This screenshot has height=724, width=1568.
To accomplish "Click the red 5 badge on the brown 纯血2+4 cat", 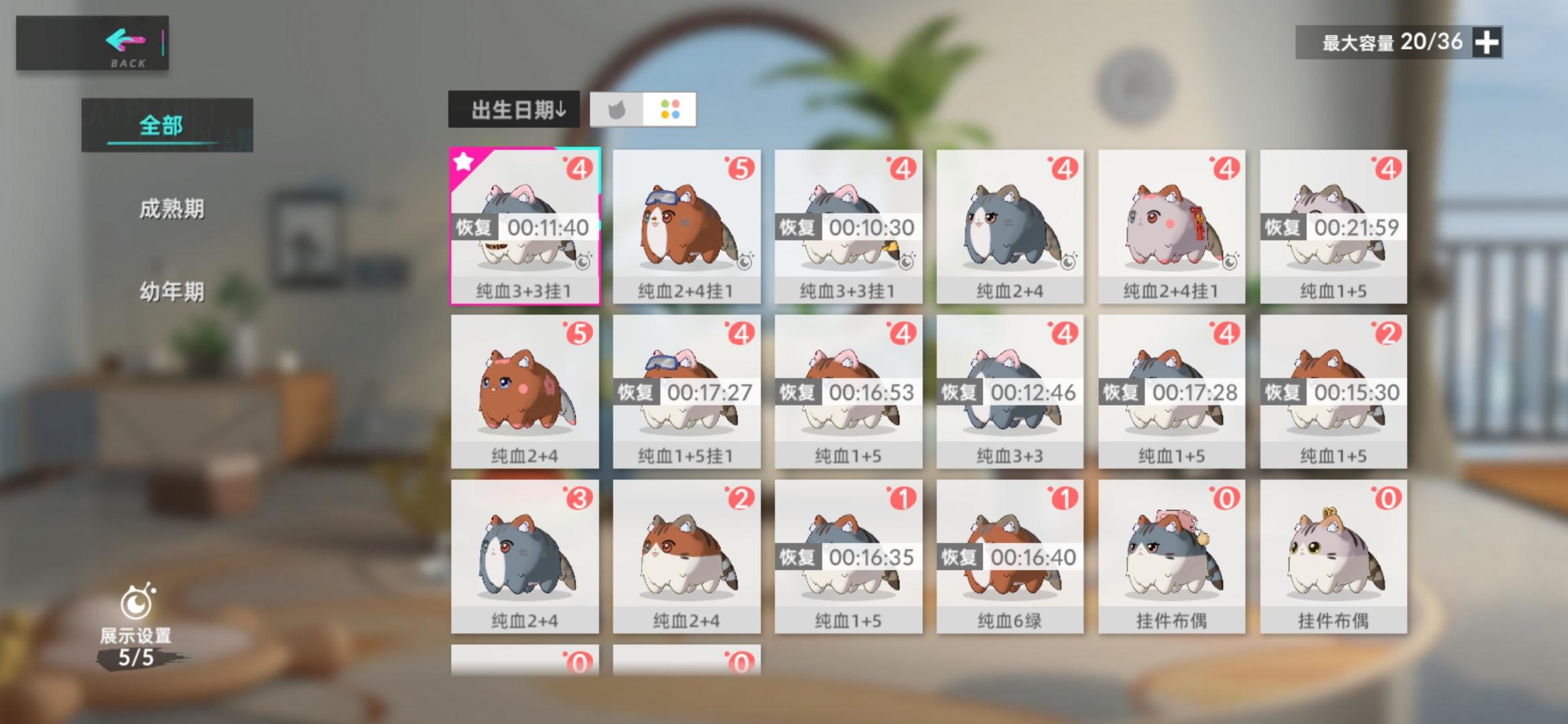I will click(581, 333).
